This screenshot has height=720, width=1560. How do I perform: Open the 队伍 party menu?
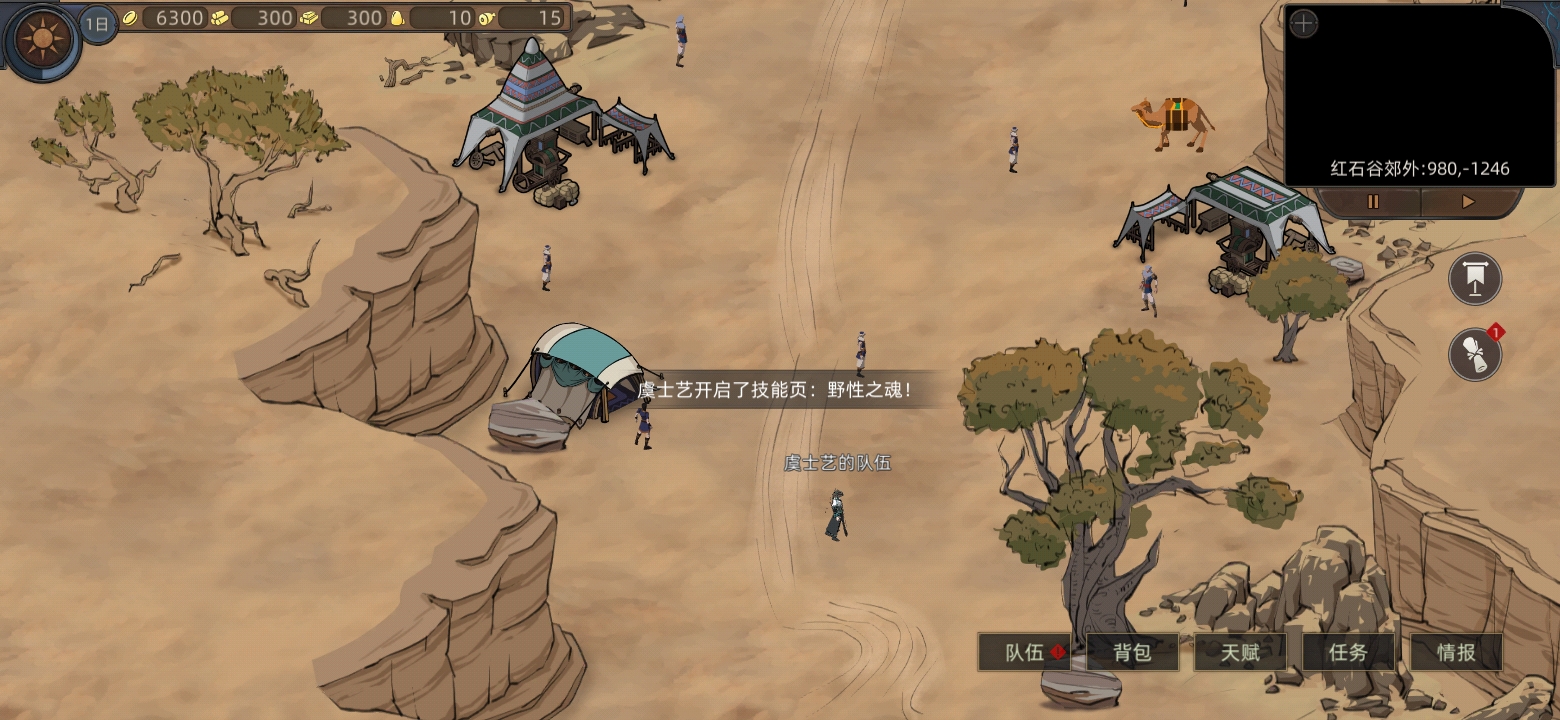[x=1025, y=653]
